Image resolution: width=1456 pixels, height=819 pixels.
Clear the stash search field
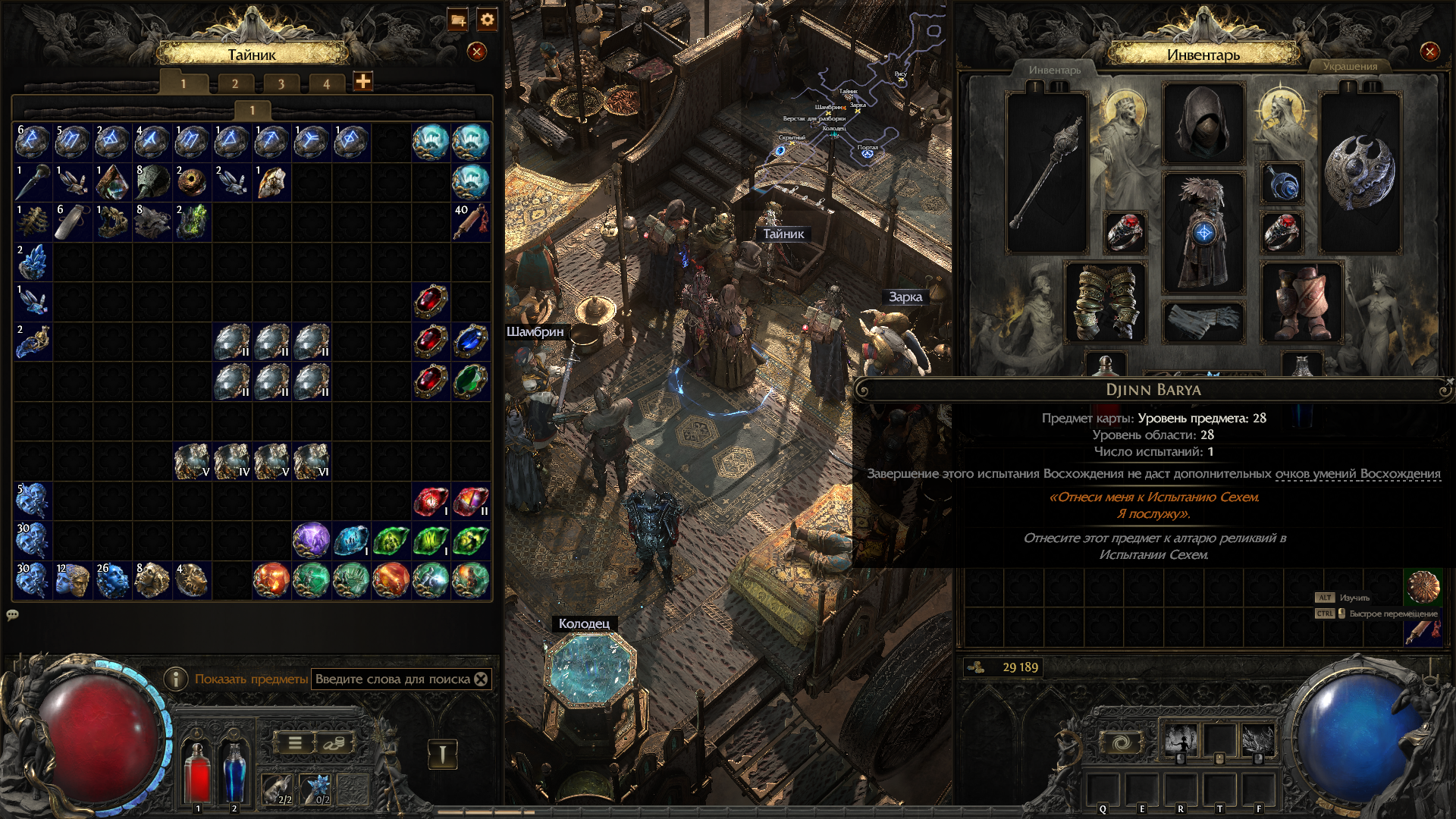tap(481, 679)
